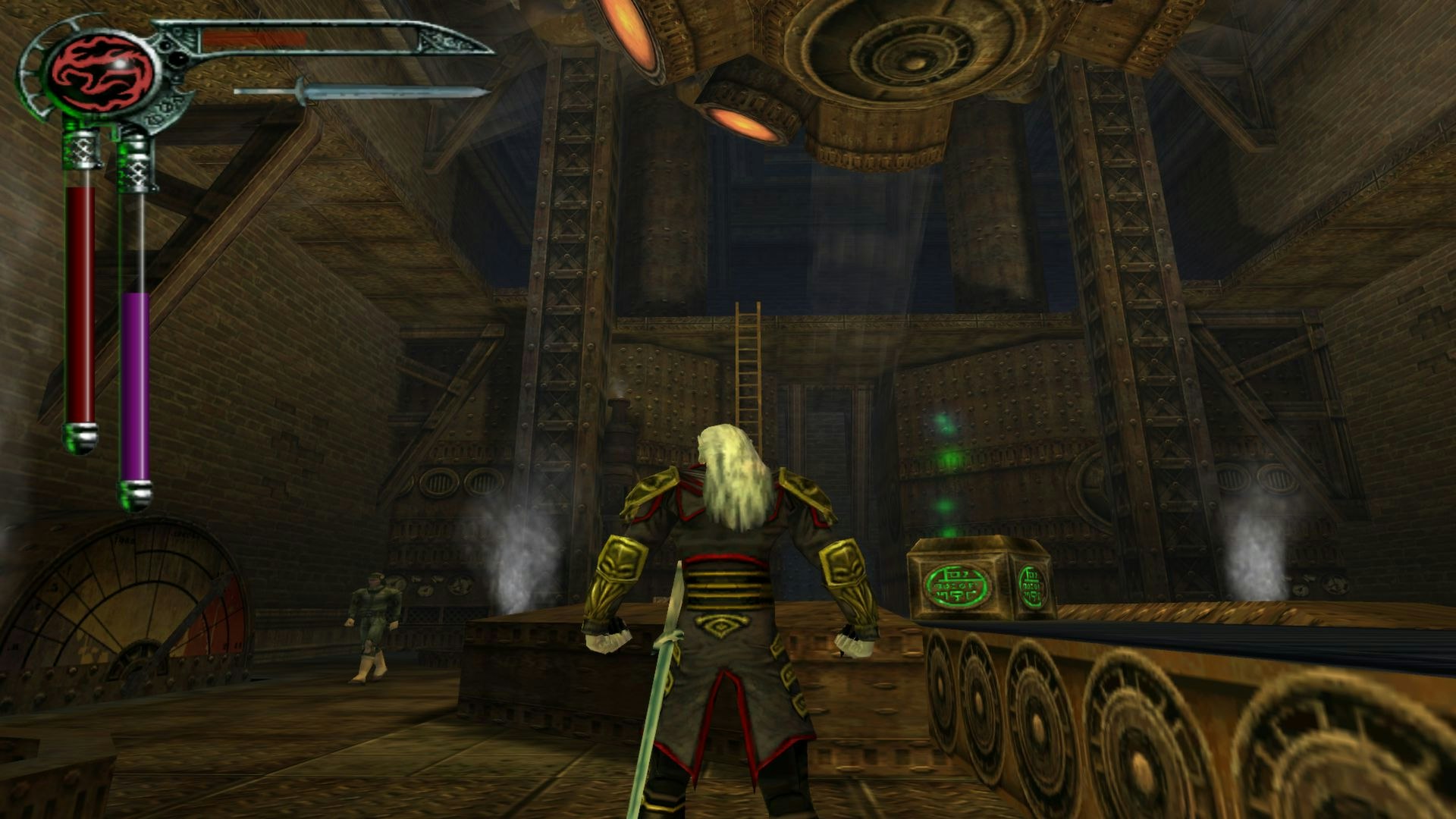The width and height of the screenshot is (1456, 819).
Task: Select the red dragon emblem on the HUD
Action: pos(102,72)
